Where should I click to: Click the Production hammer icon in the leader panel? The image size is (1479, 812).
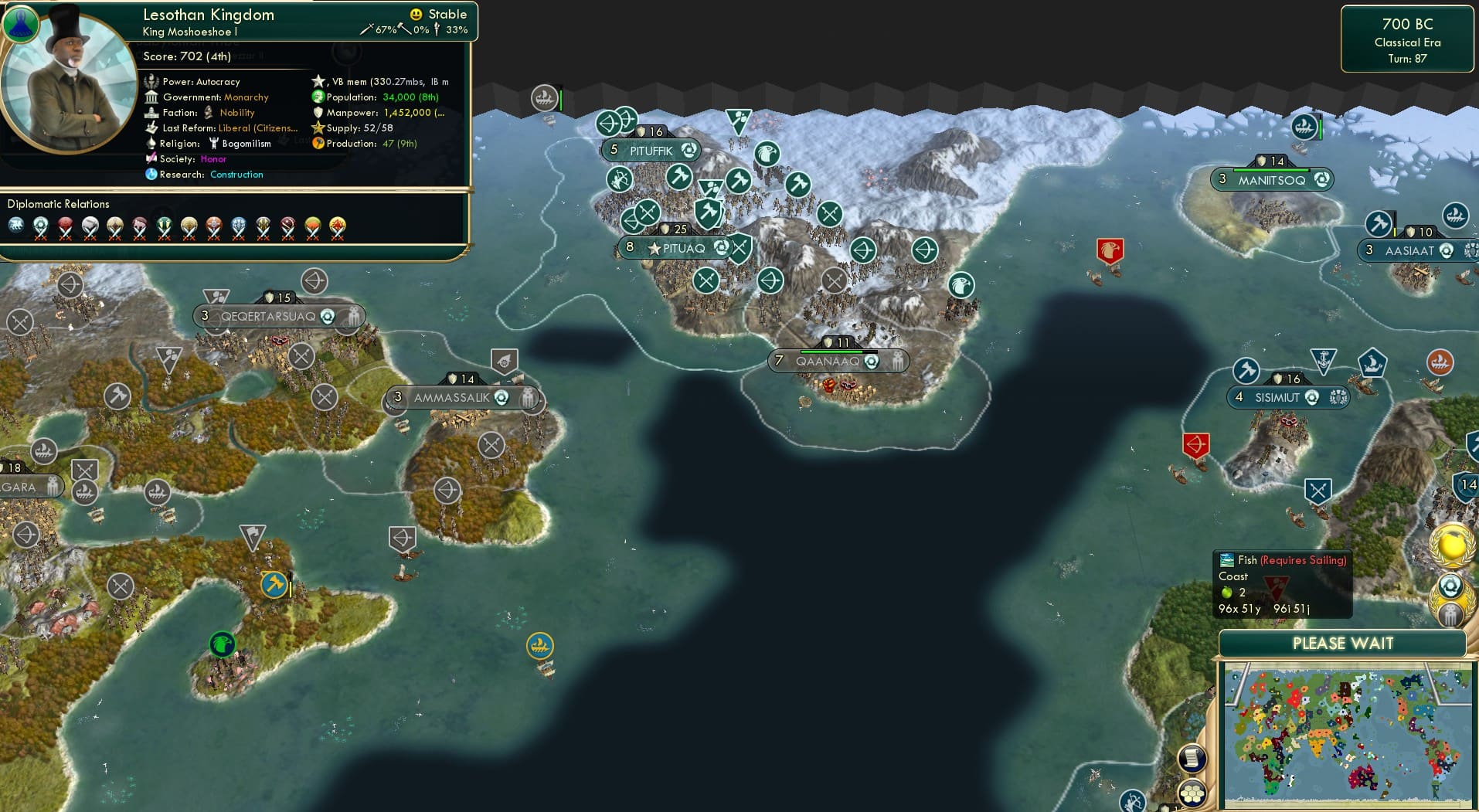[317, 144]
